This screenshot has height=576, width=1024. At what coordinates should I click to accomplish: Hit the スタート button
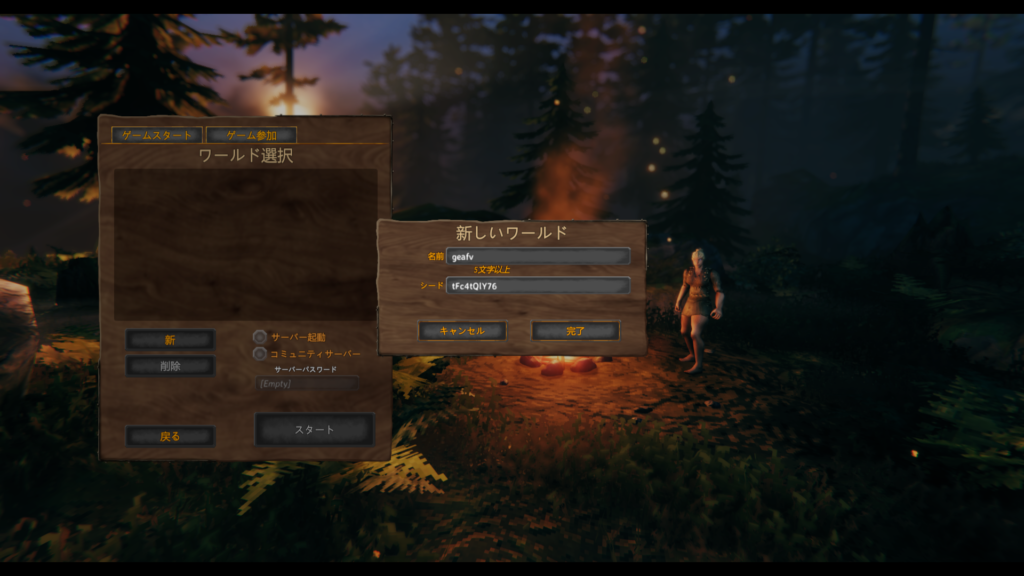314,430
